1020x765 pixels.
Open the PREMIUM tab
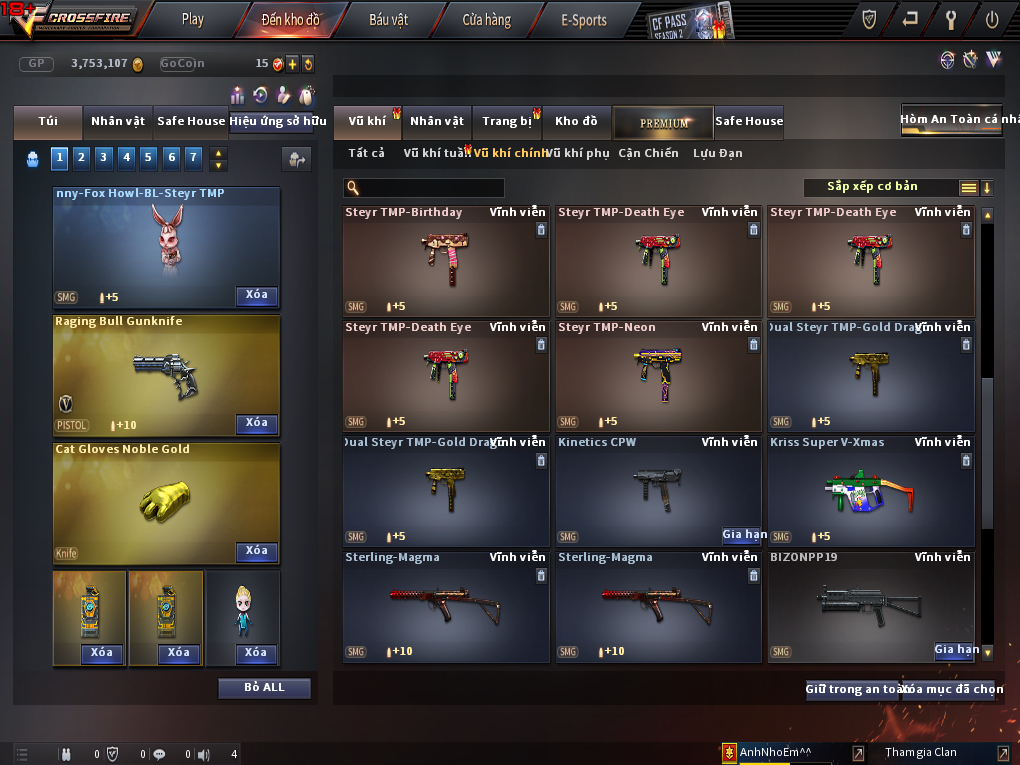click(x=663, y=122)
